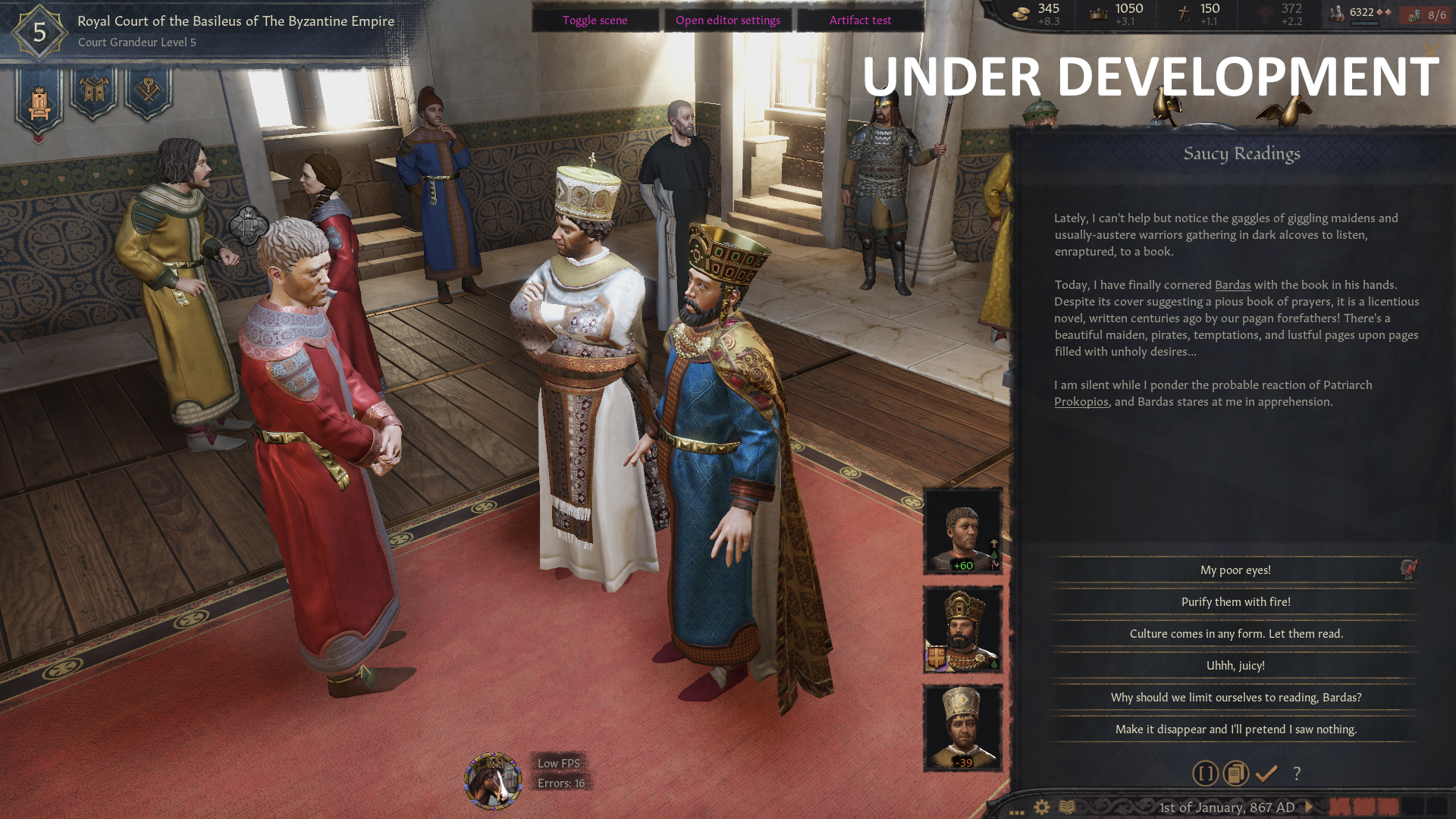Click the portrait with +60 opinion
Screen dimensions: 1456x819
click(962, 531)
